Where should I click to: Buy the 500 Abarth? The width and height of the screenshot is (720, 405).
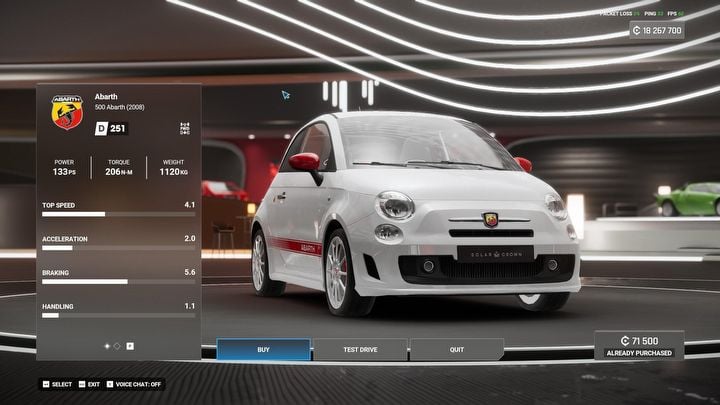263,350
